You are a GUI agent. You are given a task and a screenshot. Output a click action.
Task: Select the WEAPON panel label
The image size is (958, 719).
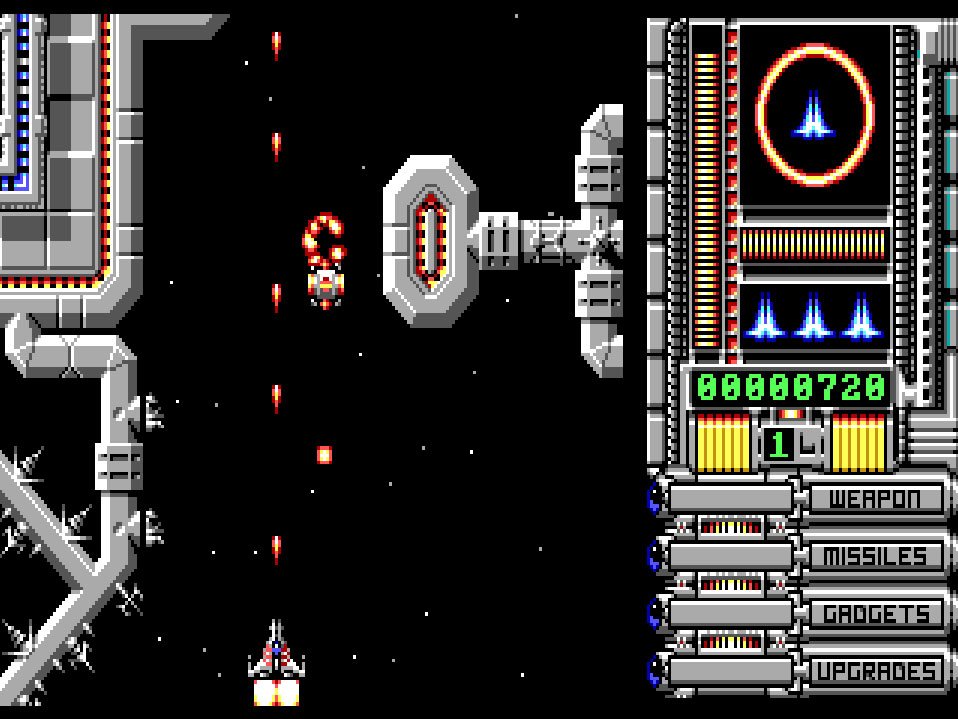[874, 498]
